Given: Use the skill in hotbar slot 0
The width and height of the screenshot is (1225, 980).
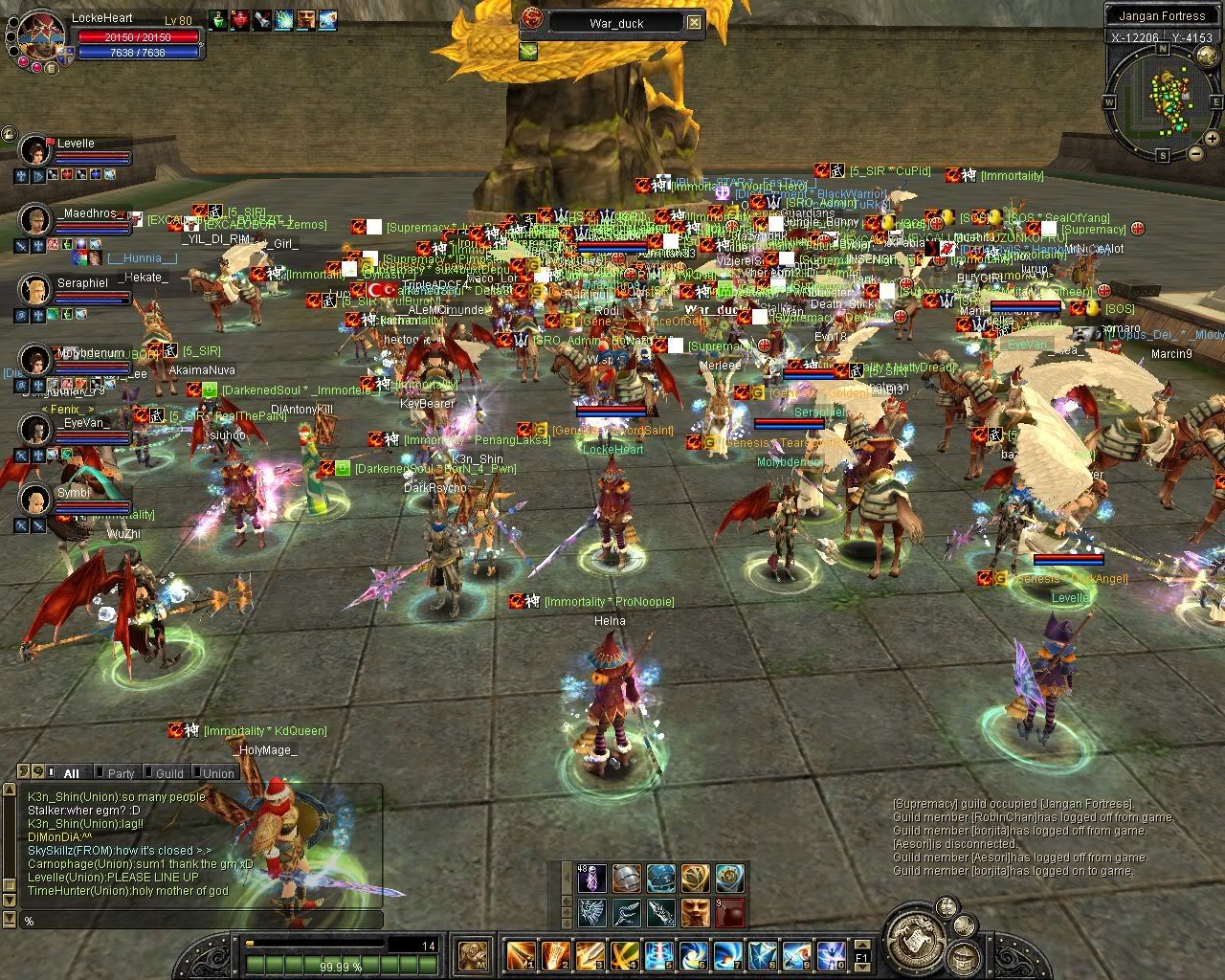Looking at the screenshot, I should 831,955.
